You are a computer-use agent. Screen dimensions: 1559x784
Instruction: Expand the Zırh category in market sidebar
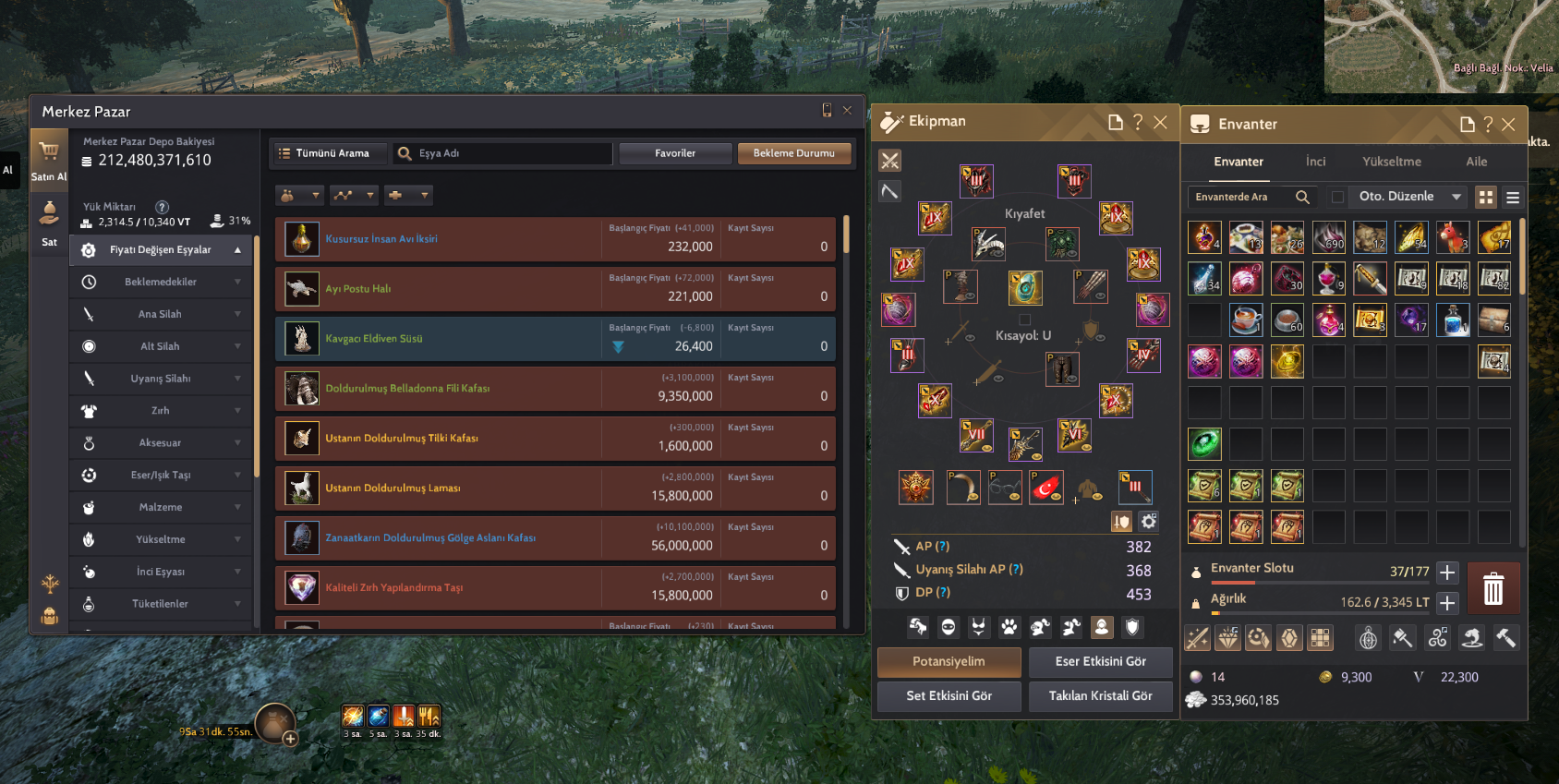(x=161, y=411)
